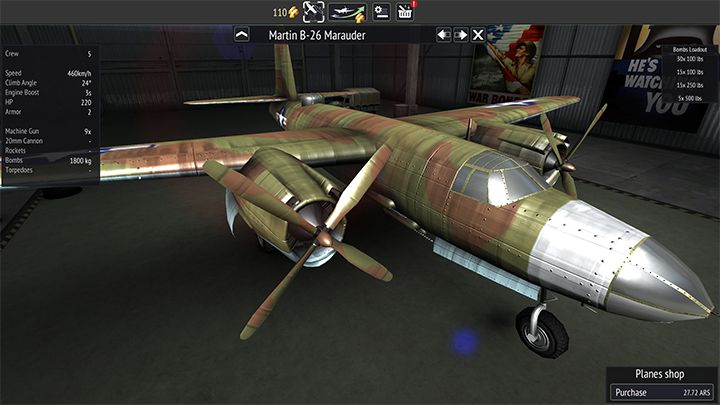Close the plane viewer with the X
The width and height of the screenshot is (720, 405).
[479, 34]
